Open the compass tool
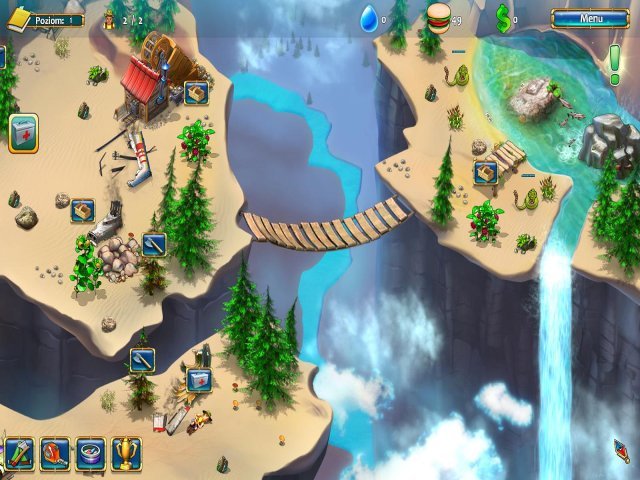The height and width of the screenshot is (480, 640). point(90,454)
